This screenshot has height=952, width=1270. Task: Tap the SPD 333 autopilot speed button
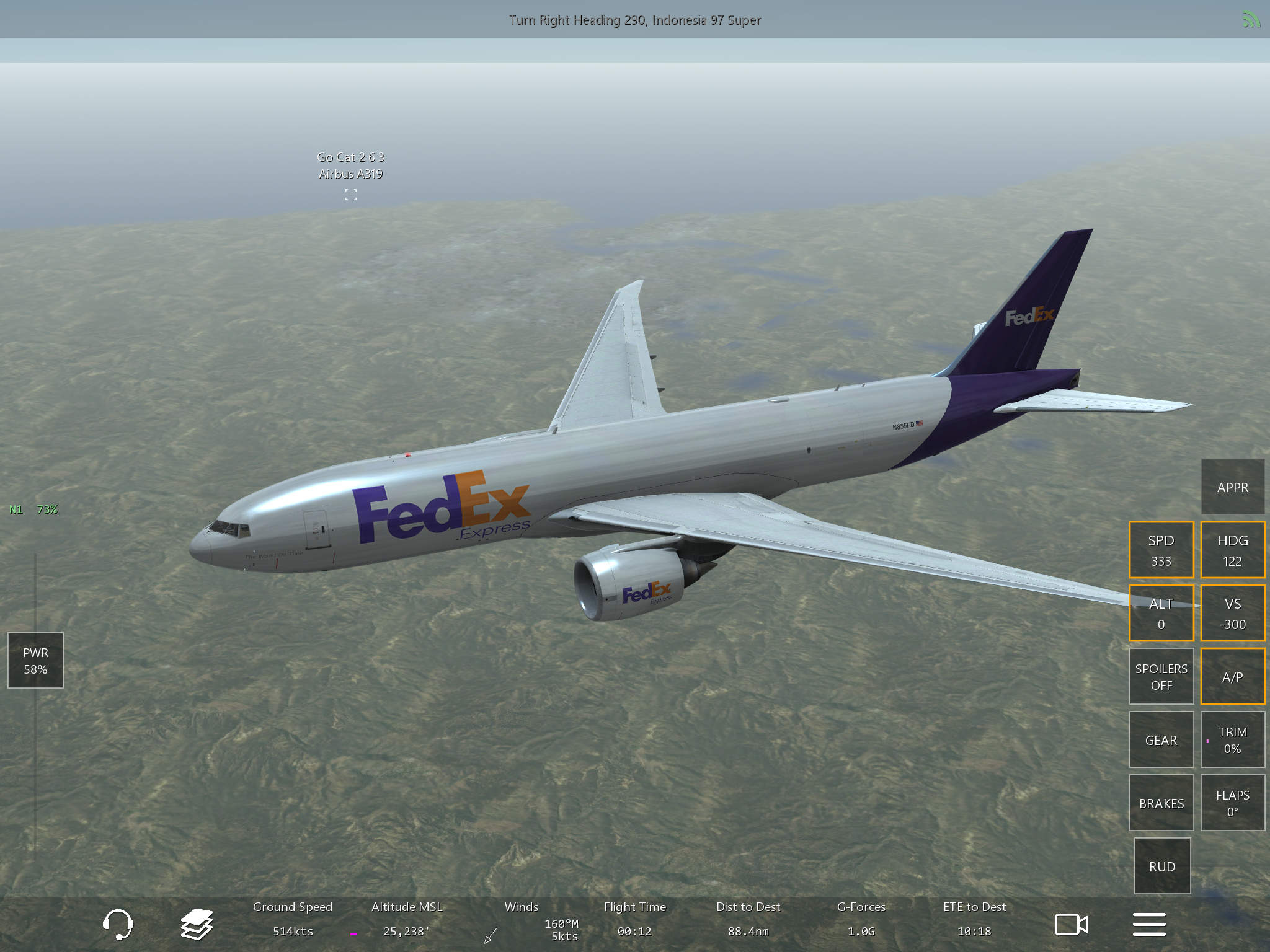(x=1161, y=550)
